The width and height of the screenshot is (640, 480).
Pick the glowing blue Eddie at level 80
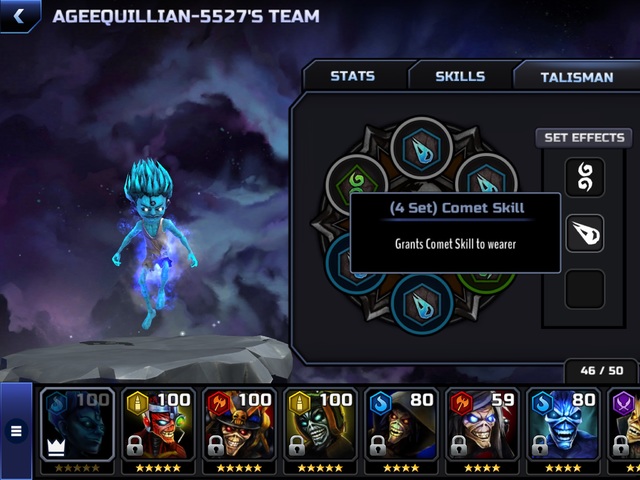[563, 427]
